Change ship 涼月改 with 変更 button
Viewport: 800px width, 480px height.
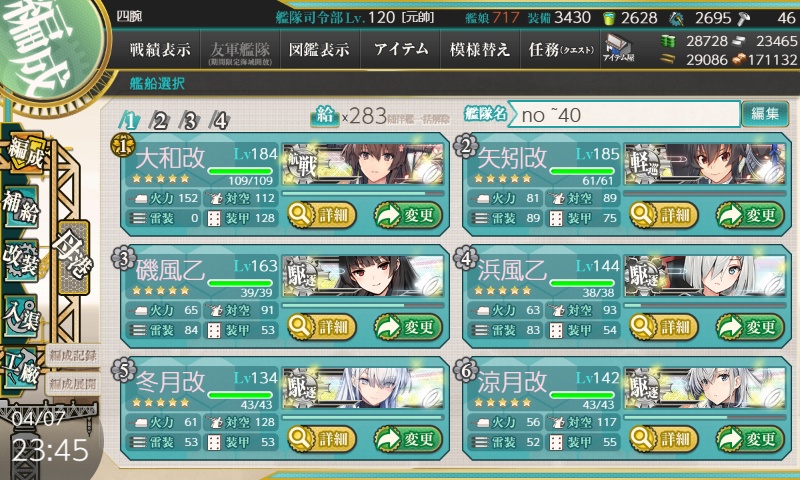pyautogui.click(x=745, y=438)
